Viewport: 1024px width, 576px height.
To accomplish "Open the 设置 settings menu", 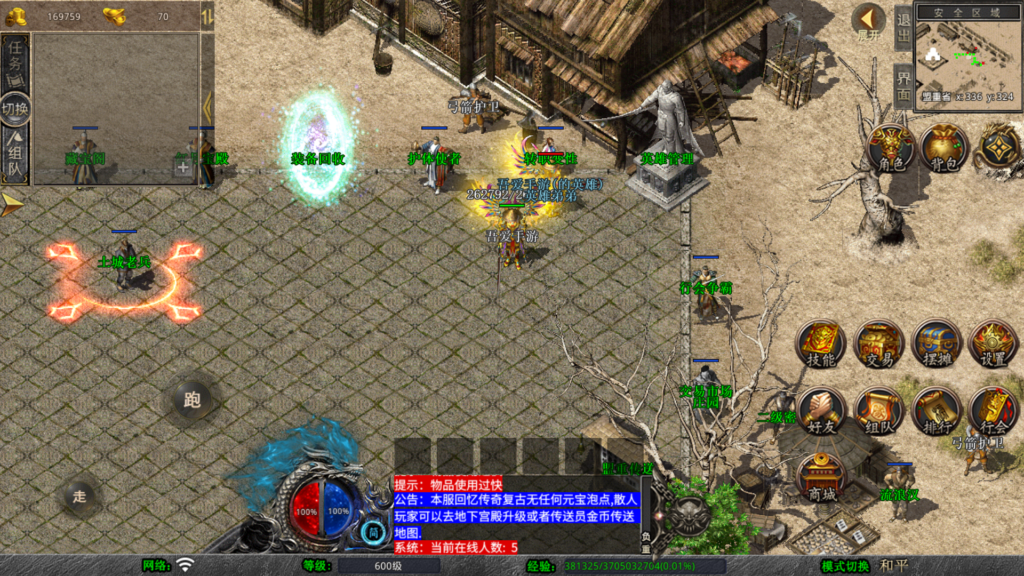I will [x=993, y=345].
